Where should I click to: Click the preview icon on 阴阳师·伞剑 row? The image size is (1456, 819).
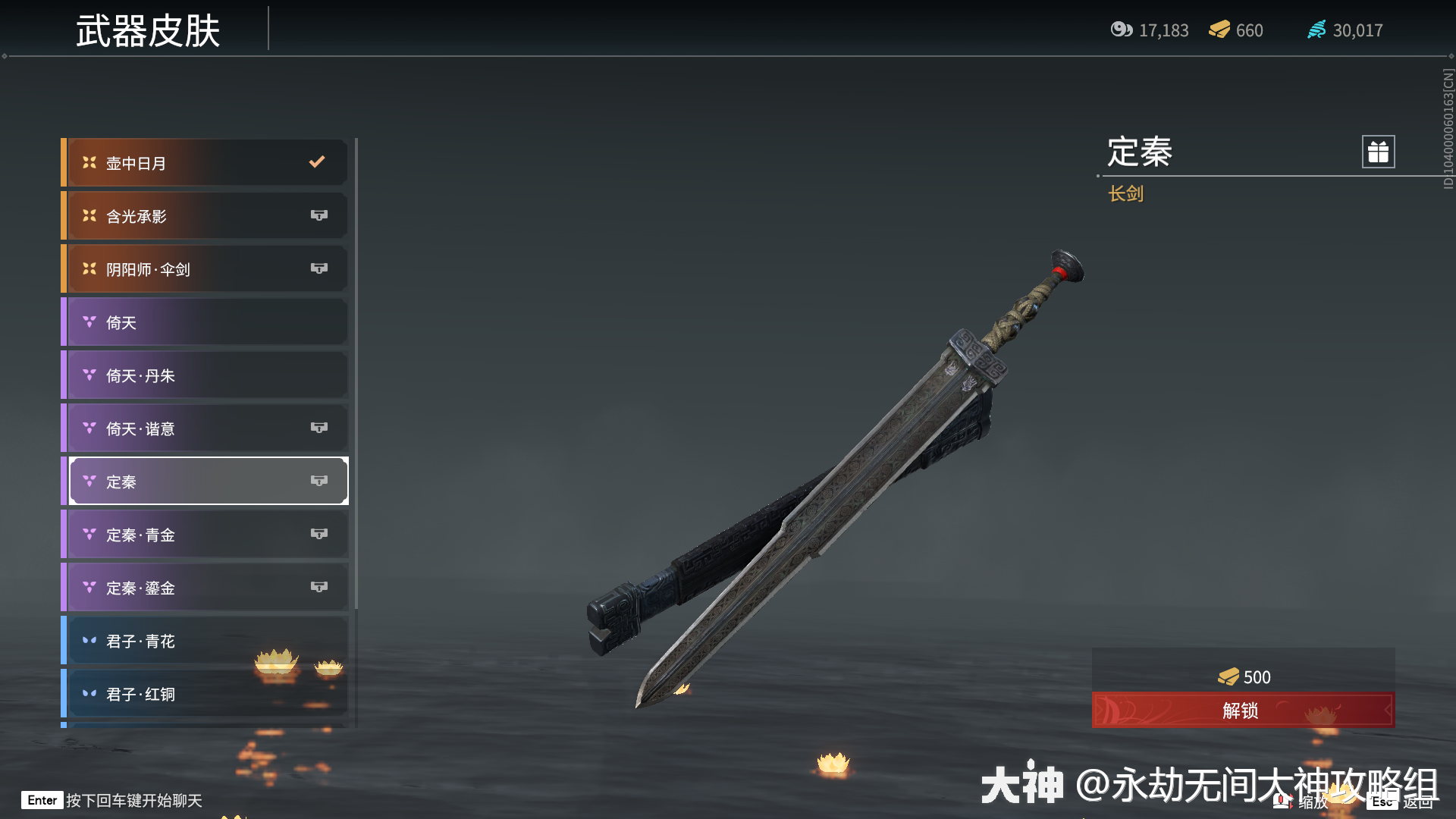pyautogui.click(x=319, y=268)
